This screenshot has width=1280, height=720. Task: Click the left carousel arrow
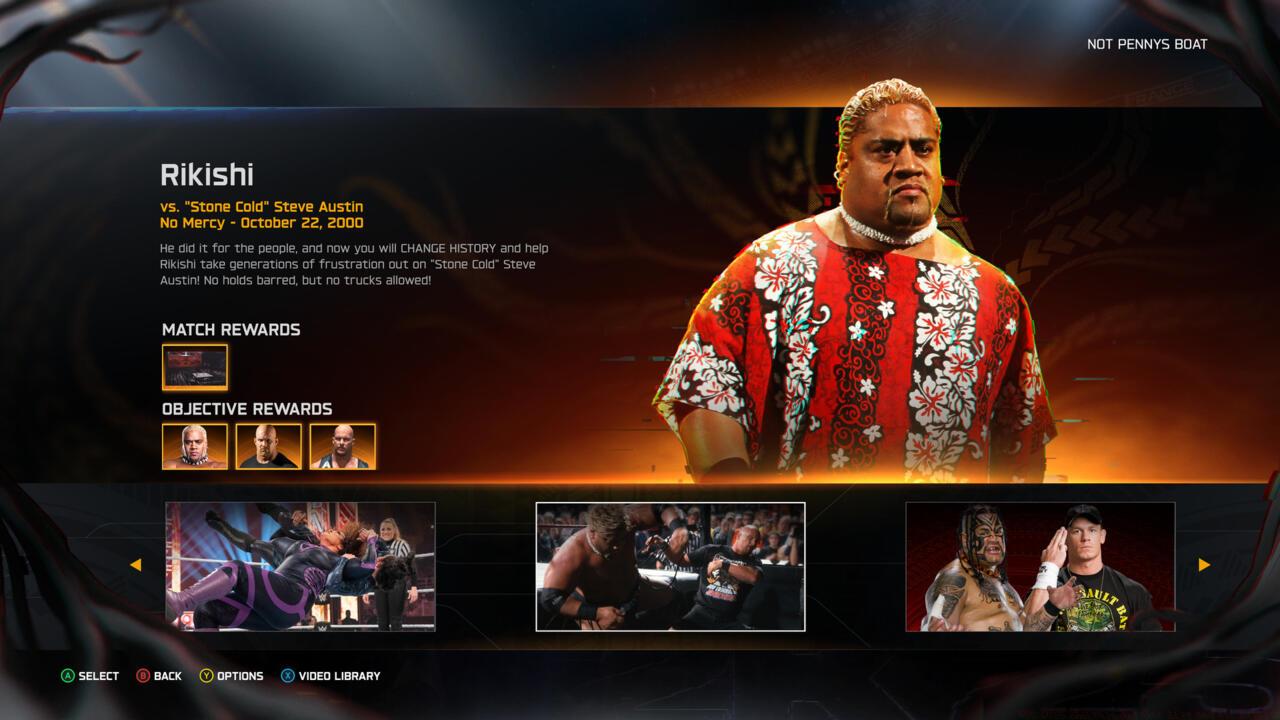pyautogui.click(x=135, y=565)
